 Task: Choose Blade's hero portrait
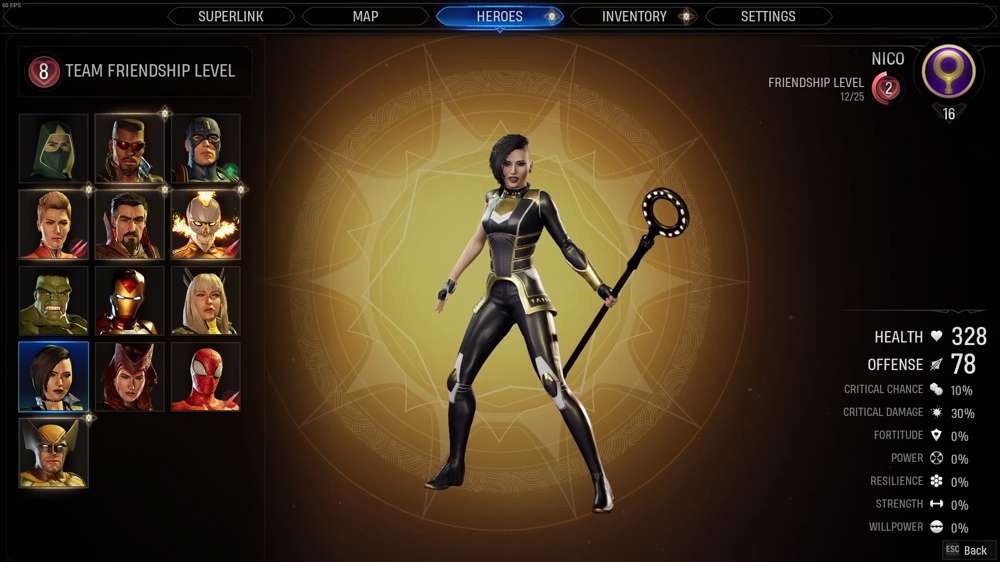130,148
